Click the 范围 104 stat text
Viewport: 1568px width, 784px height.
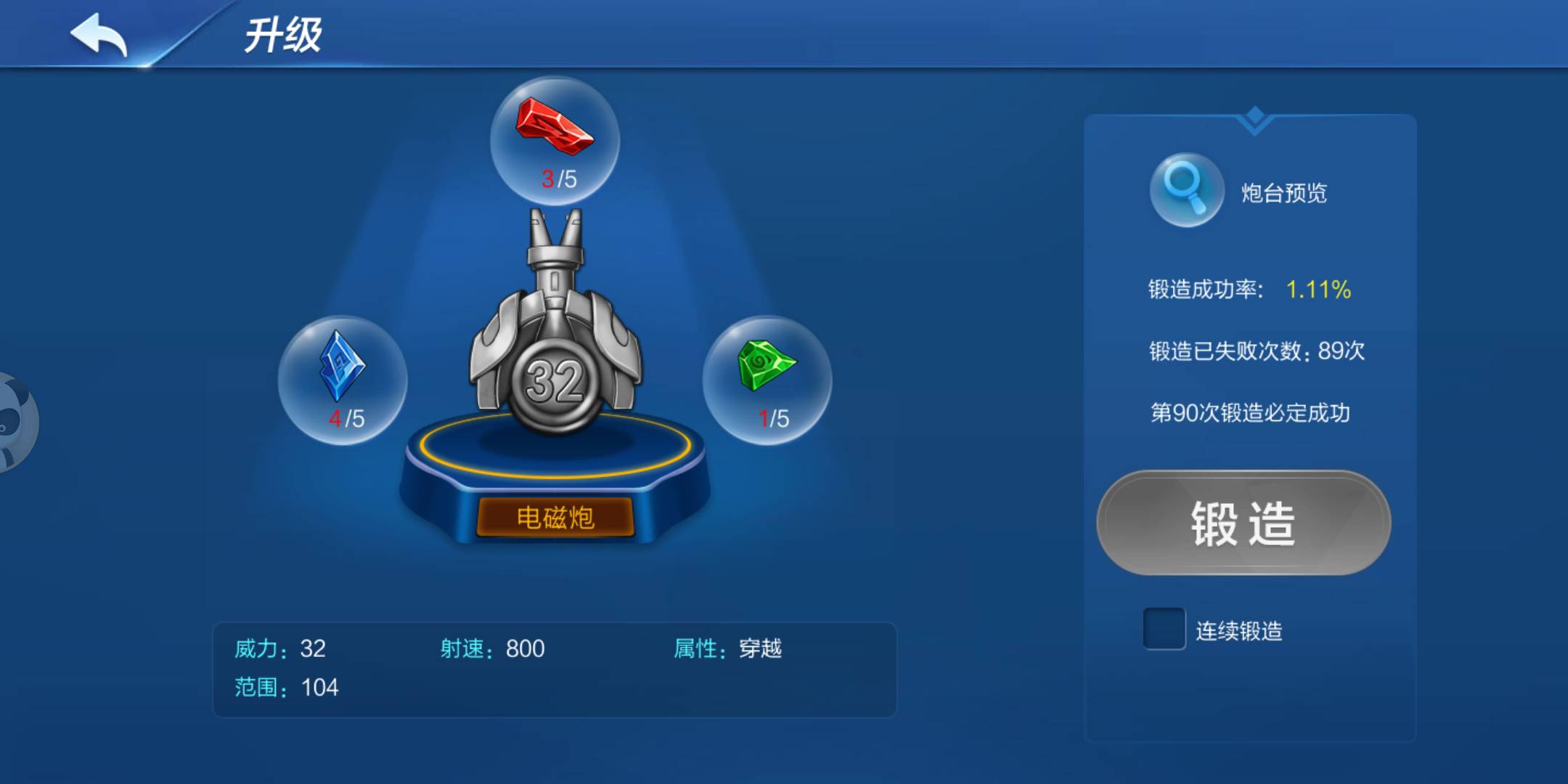click(x=287, y=687)
